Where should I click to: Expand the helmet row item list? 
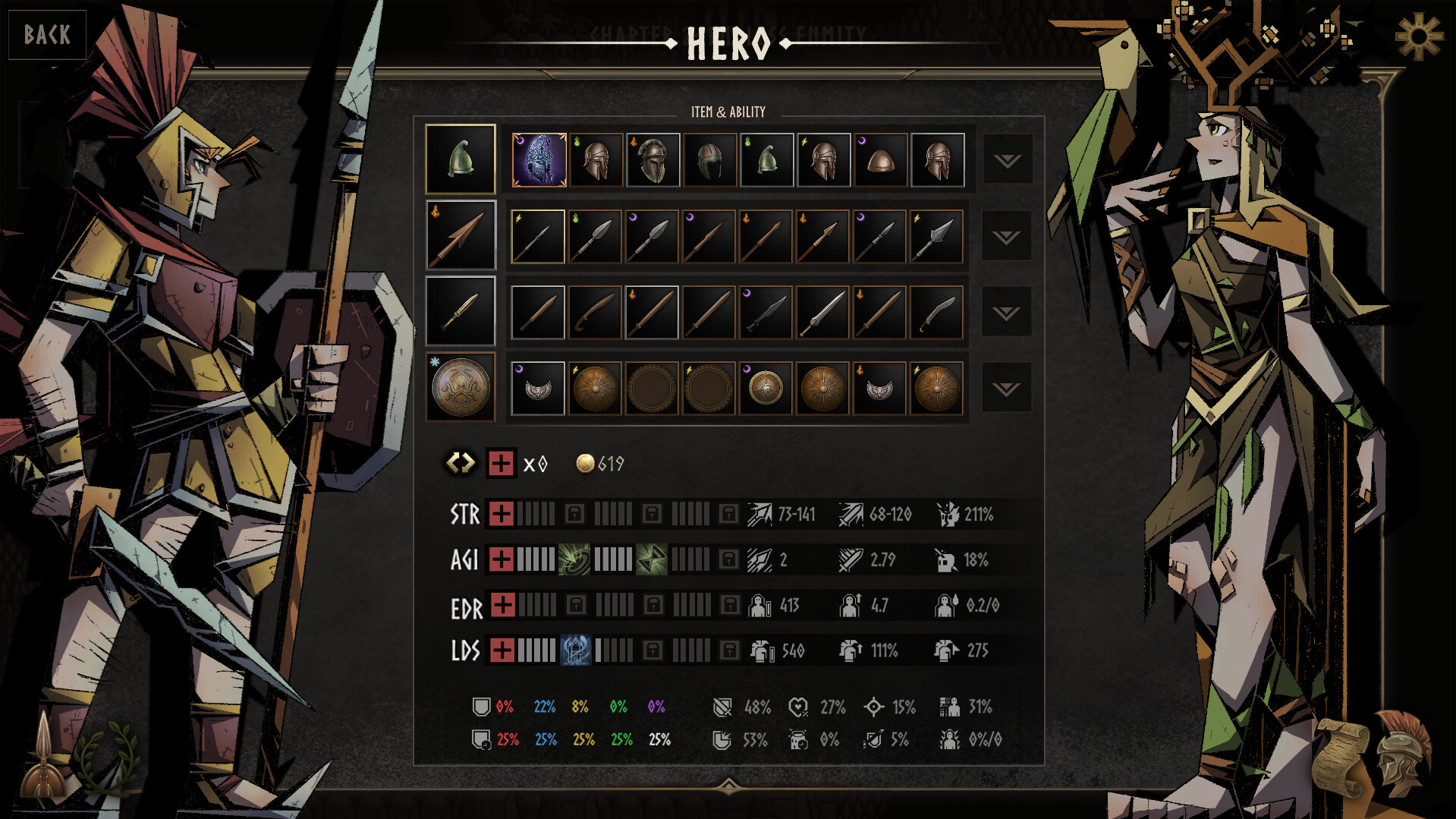coord(1007,161)
